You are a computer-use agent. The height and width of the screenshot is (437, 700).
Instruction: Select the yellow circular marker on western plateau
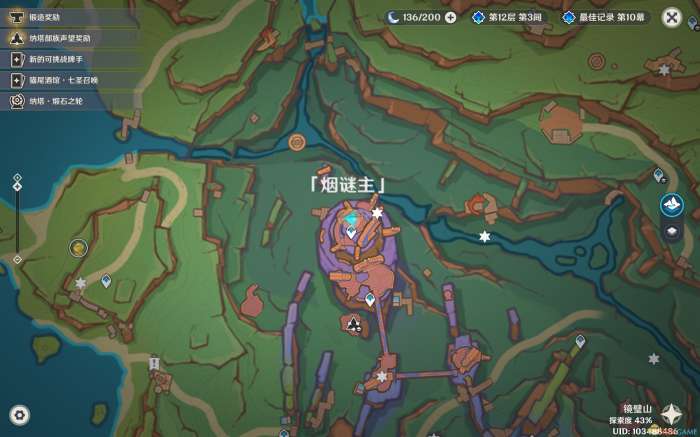78,247
